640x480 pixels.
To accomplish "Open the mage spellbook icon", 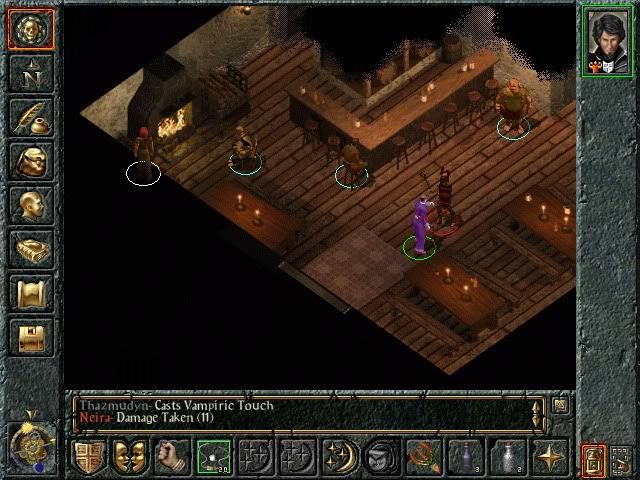I will click(x=30, y=248).
